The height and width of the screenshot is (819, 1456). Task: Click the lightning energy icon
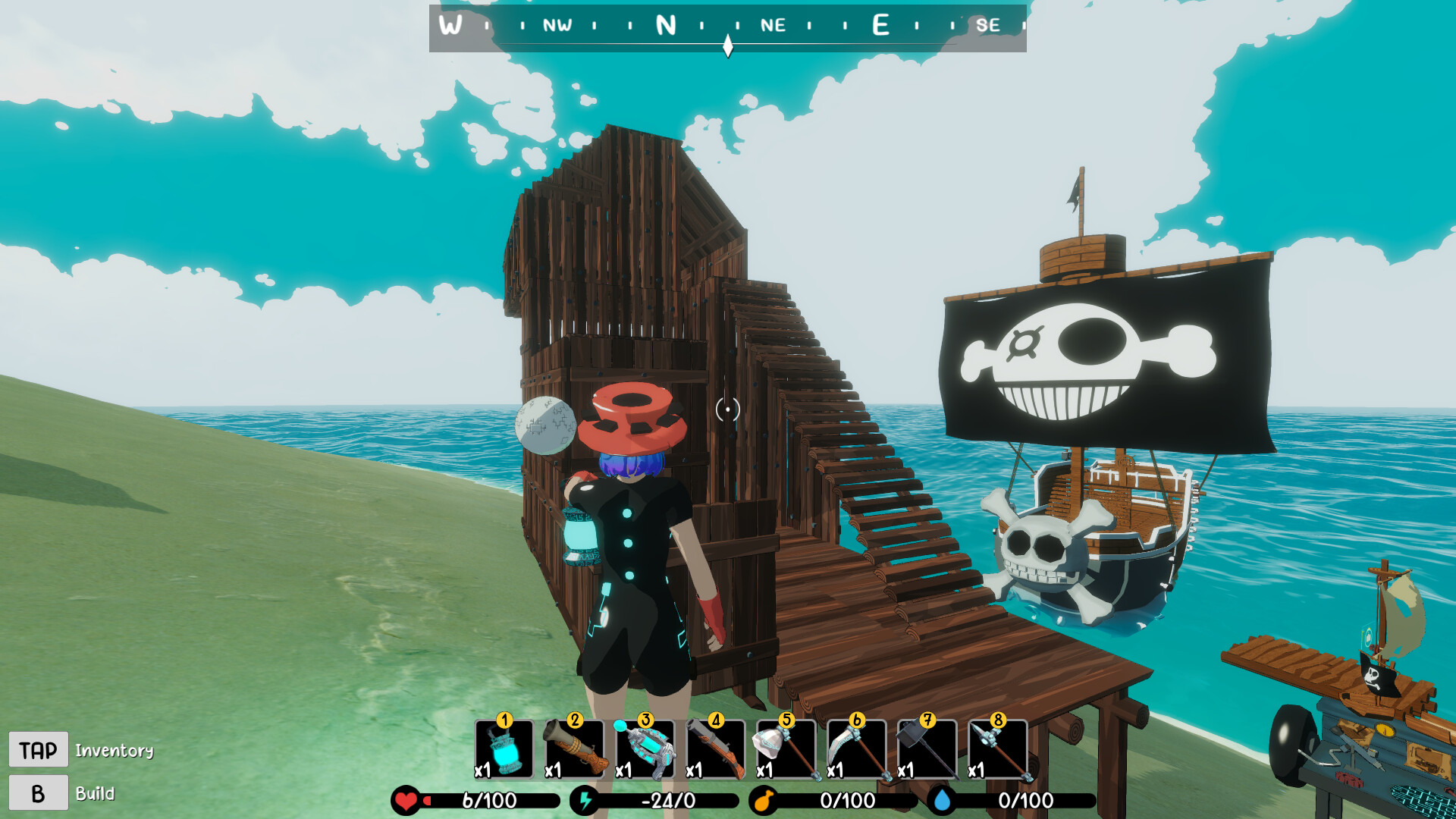pyautogui.click(x=585, y=799)
